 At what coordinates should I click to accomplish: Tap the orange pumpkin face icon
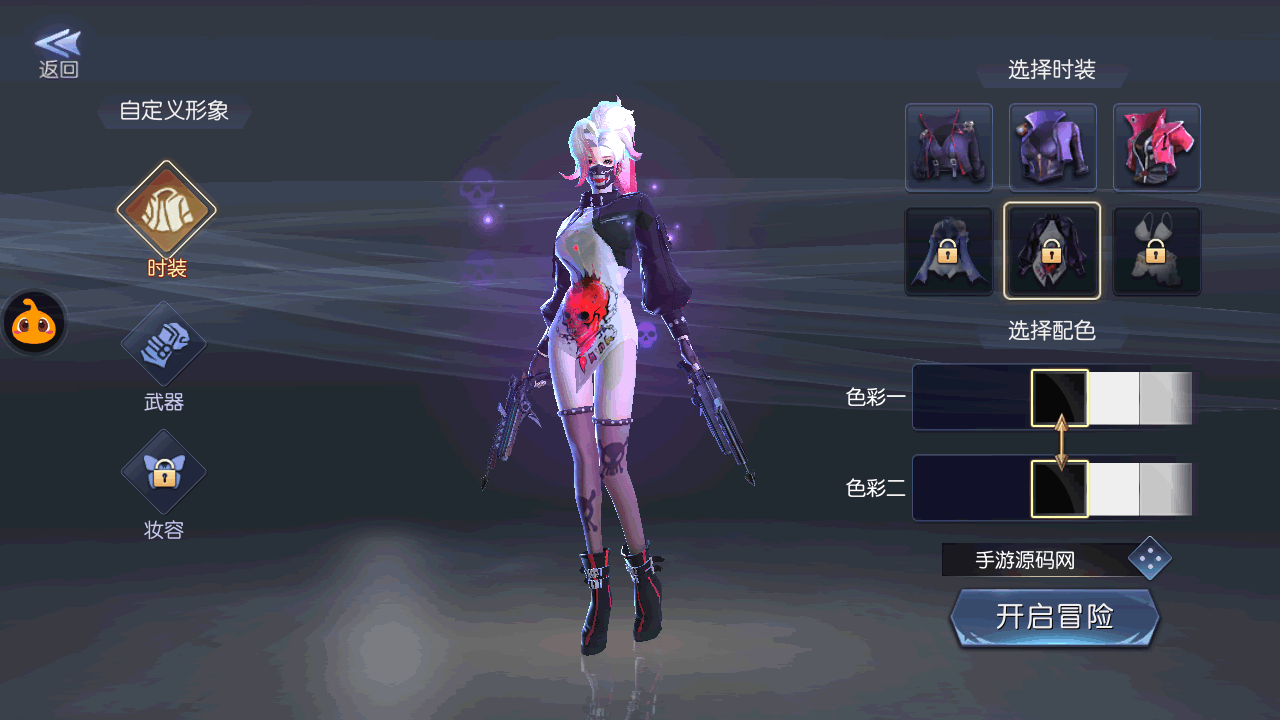coord(34,323)
